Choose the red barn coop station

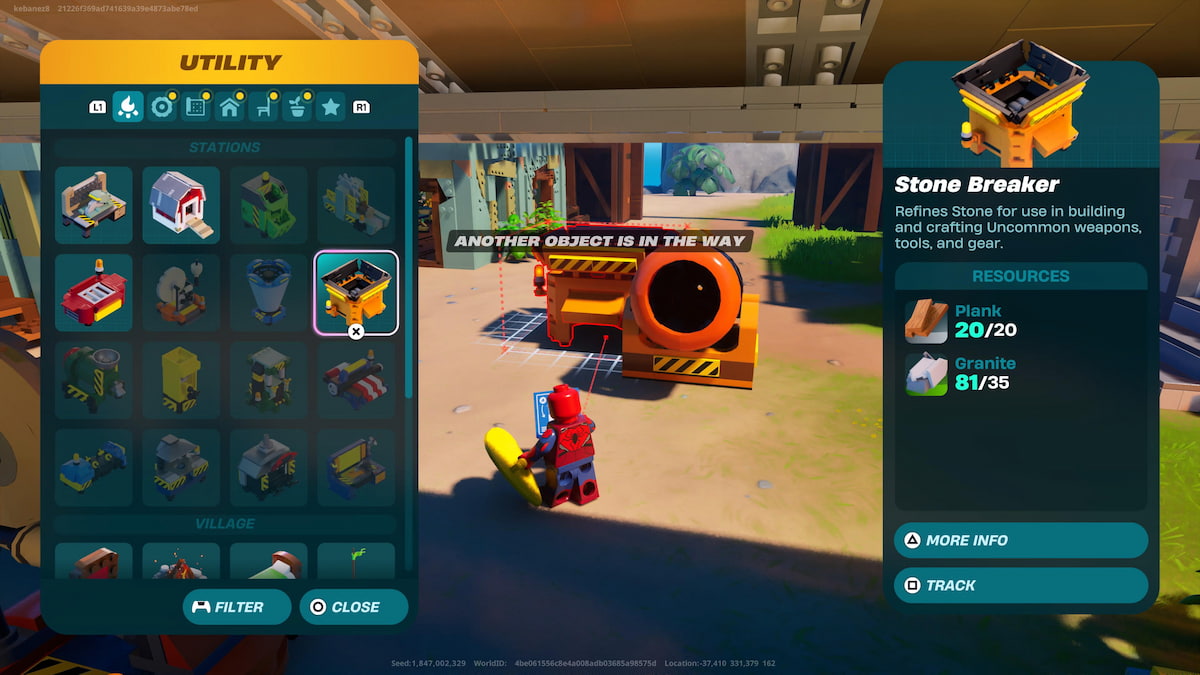click(x=181, y=205)
